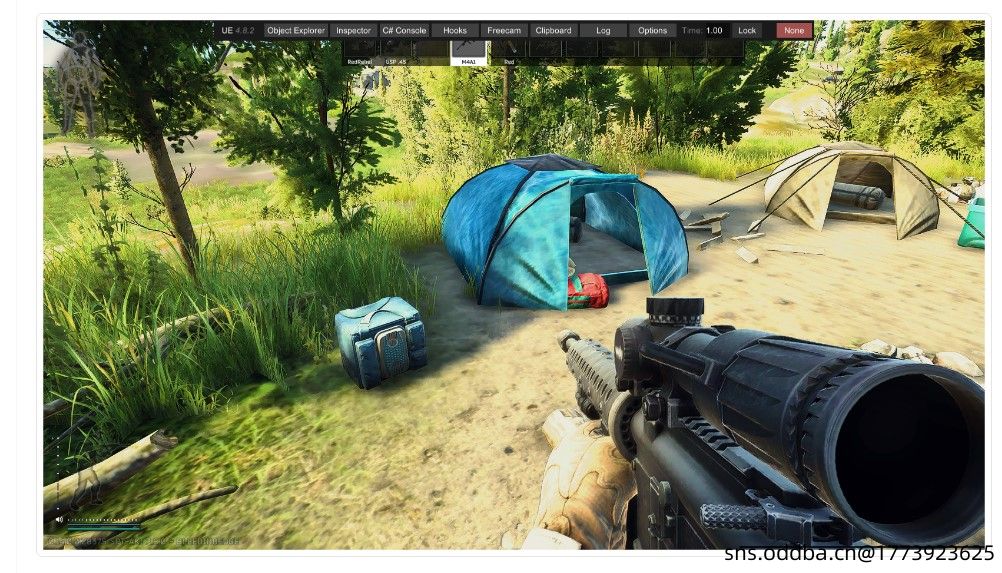Open the Object Explorer panel
The width and height of the screenshot is (1002, 573).
pos(296,31)
